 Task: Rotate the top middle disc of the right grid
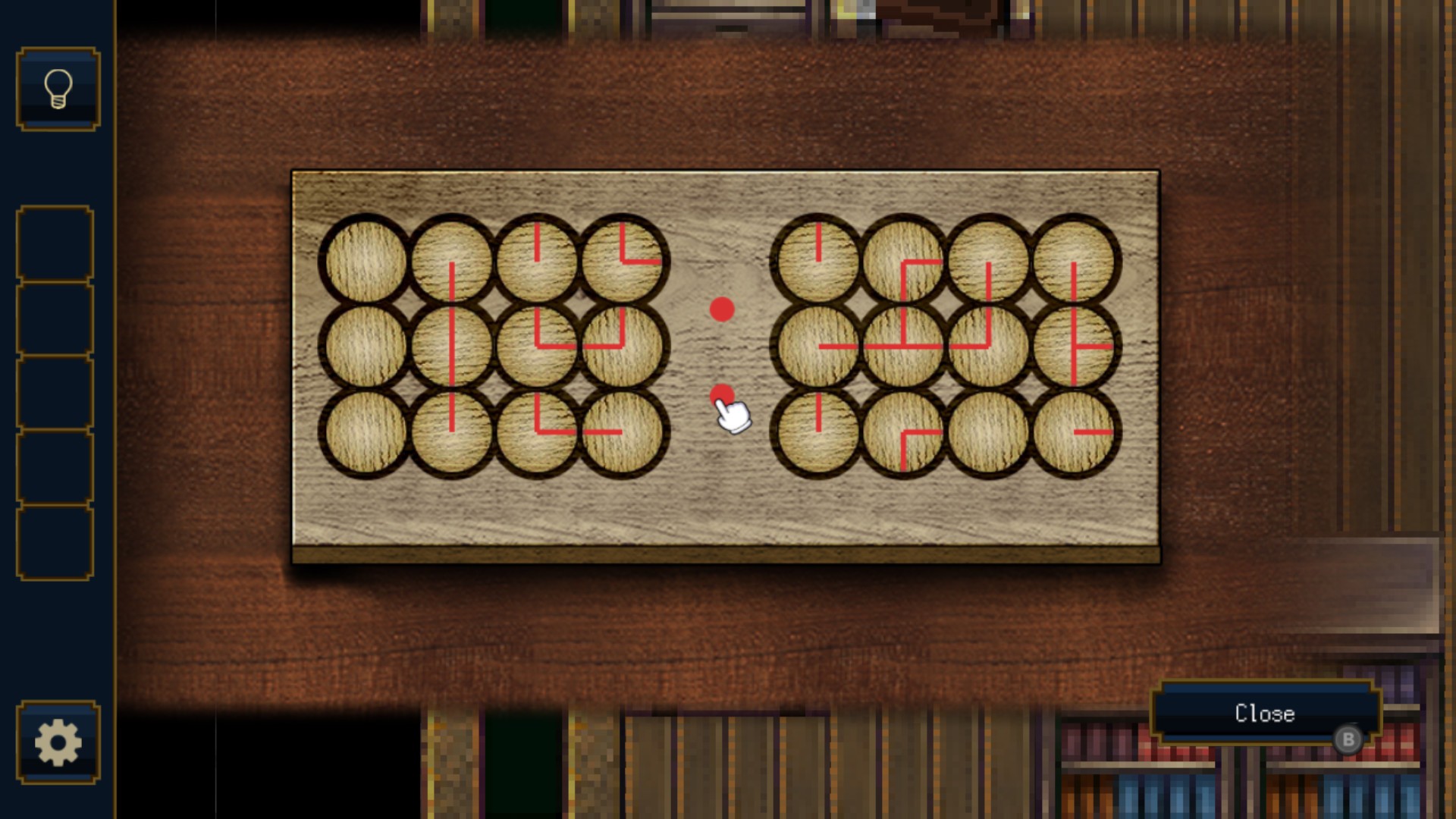pyautogui.click(x=904, y=259)
